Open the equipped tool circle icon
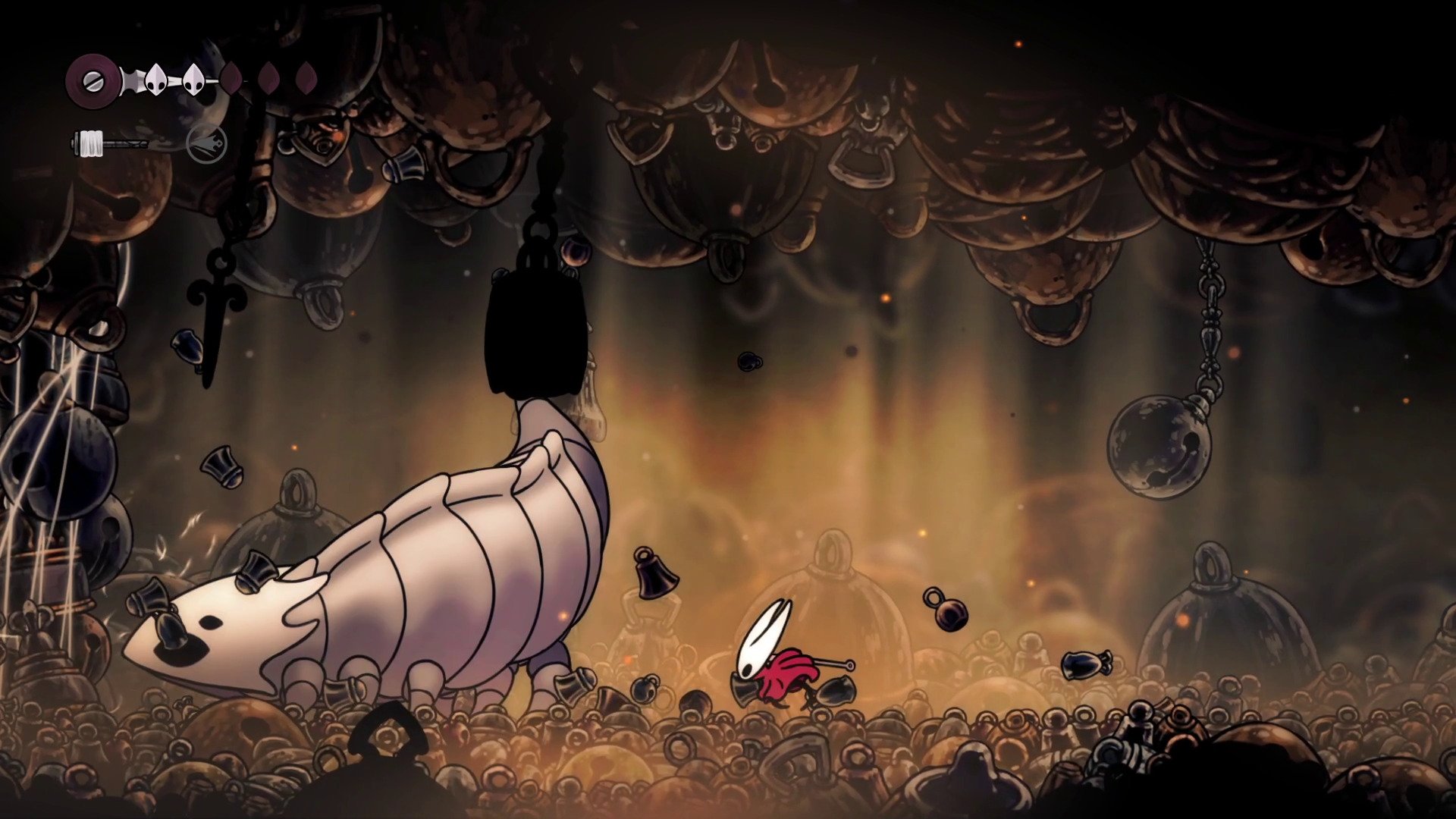The height and width of the screenshot is (819, 1456). click(206, 146)
